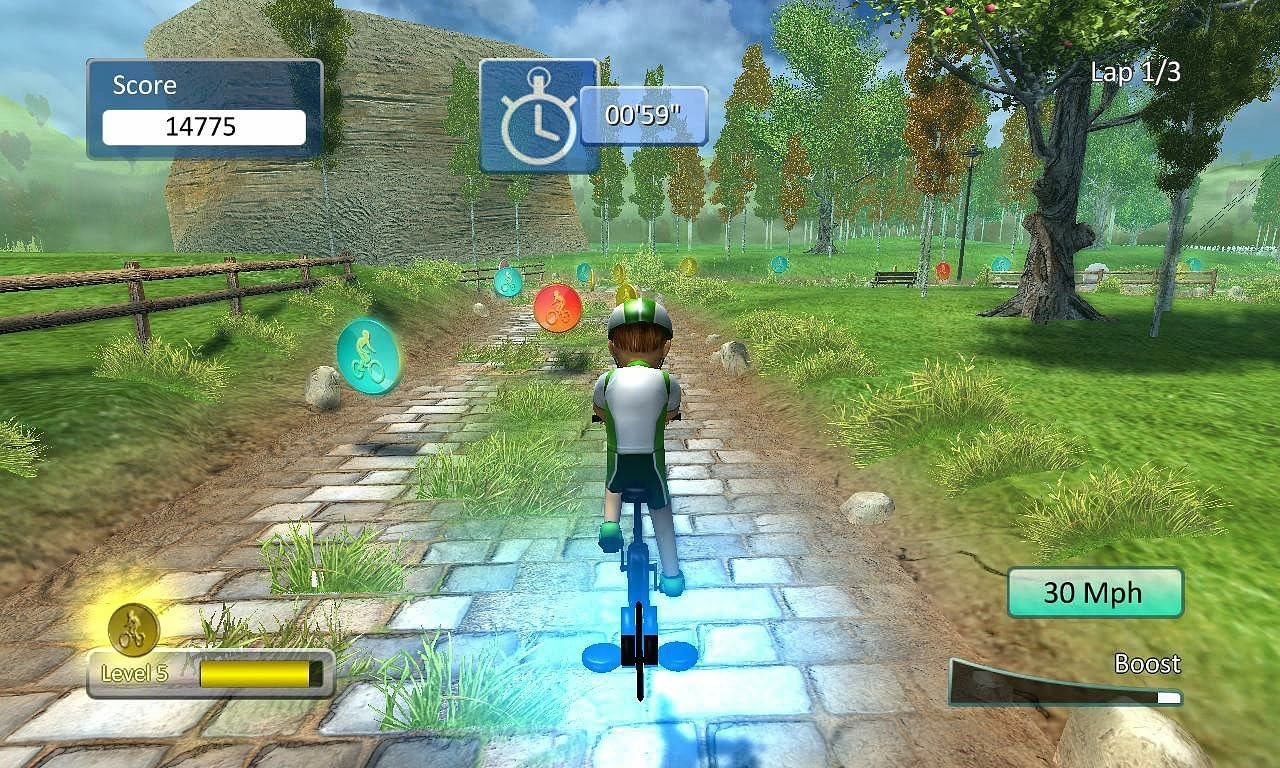Click the stopwatch timer icon
The width and height of the screenshot is (1280, 768).
pos(537,116)
